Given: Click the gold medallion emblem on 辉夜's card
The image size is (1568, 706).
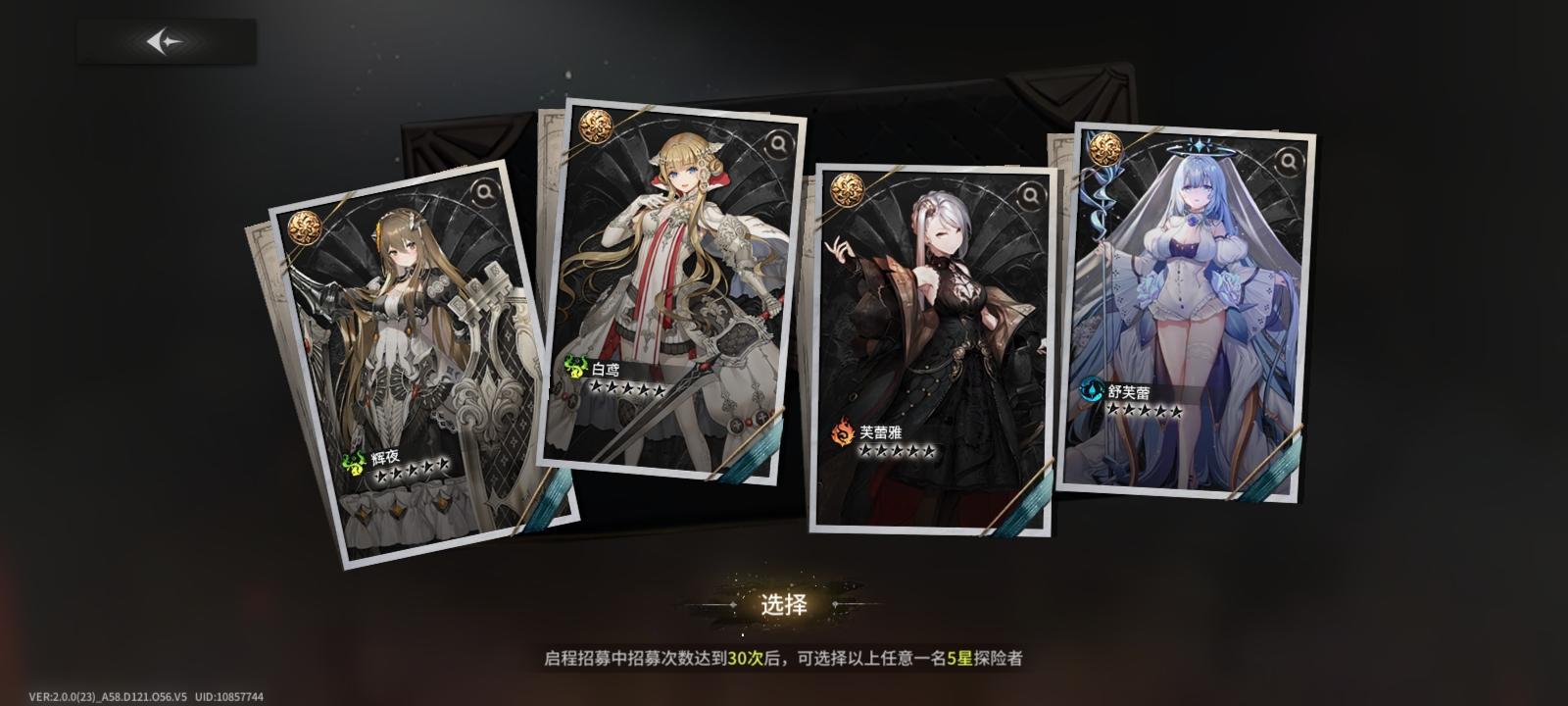Looking at the screenshot, I should click(x=307, y=227).
